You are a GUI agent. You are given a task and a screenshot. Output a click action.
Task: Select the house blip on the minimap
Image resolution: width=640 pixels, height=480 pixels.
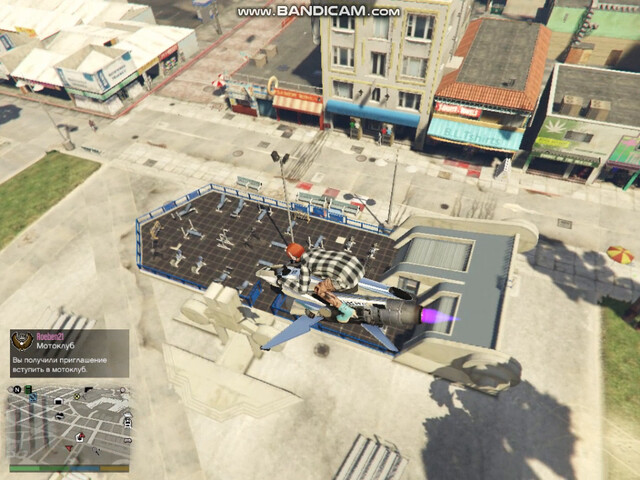pos(79,437)
